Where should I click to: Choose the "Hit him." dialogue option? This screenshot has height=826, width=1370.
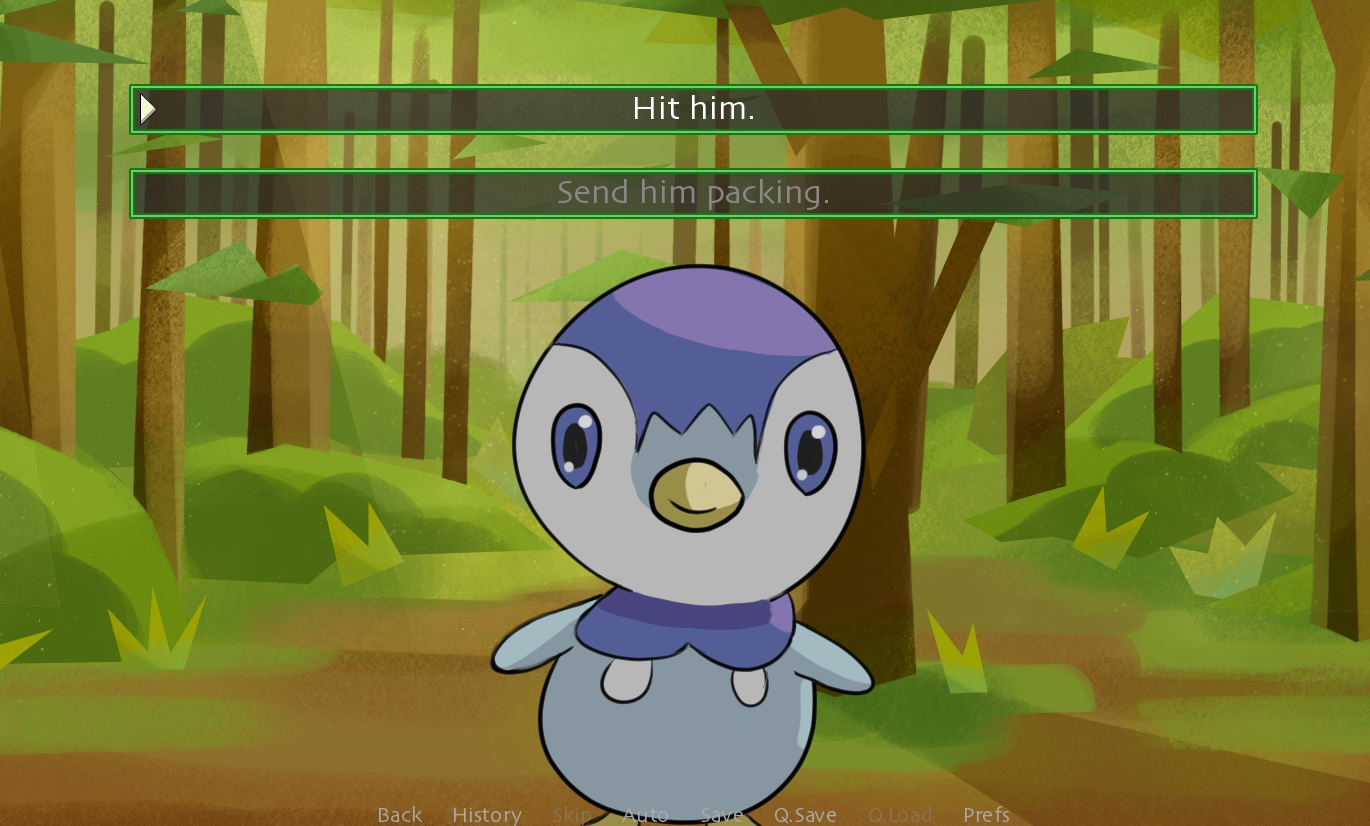coord(693,109)
